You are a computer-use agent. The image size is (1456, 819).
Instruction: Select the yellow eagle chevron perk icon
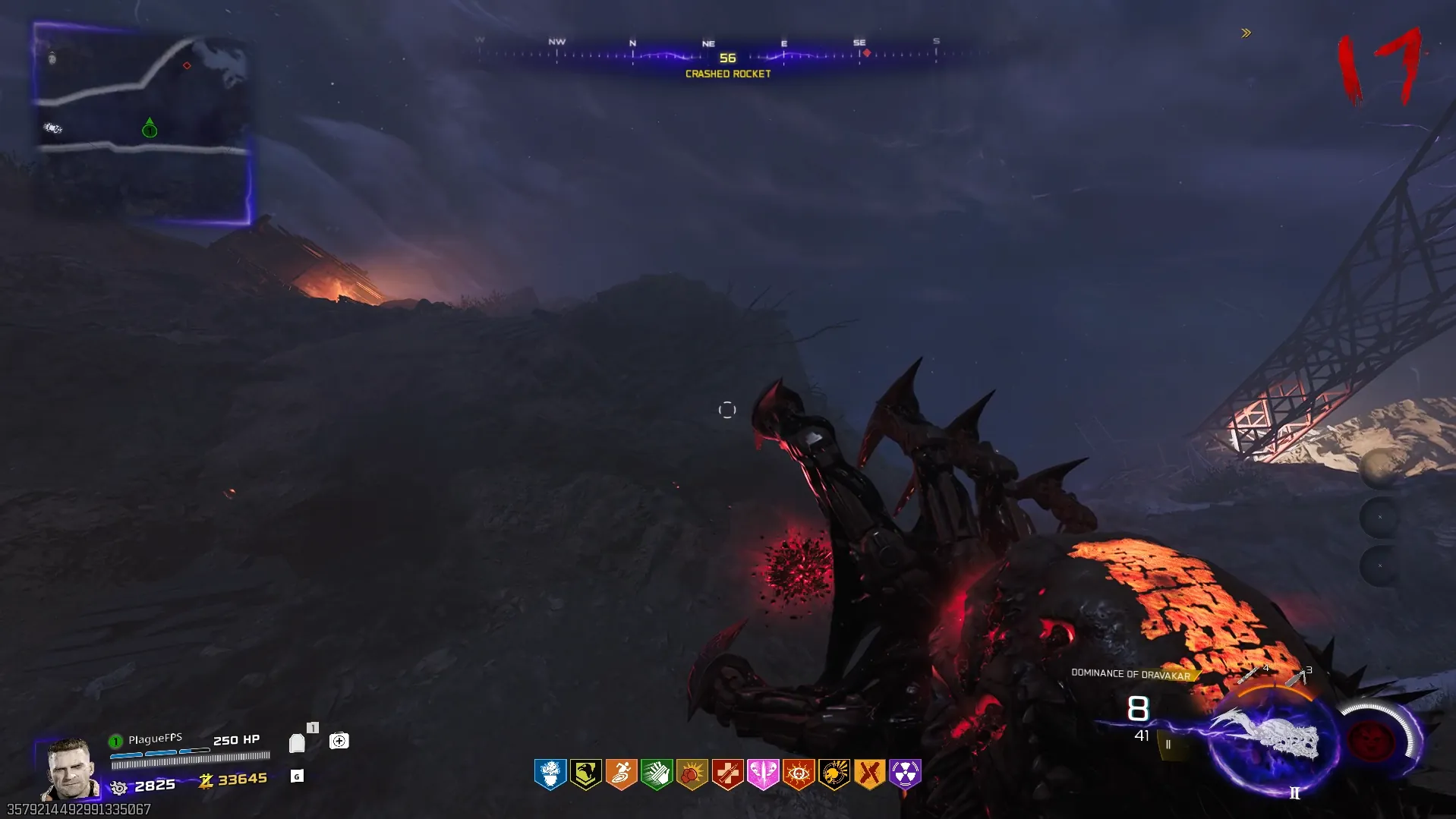(586, 774)
